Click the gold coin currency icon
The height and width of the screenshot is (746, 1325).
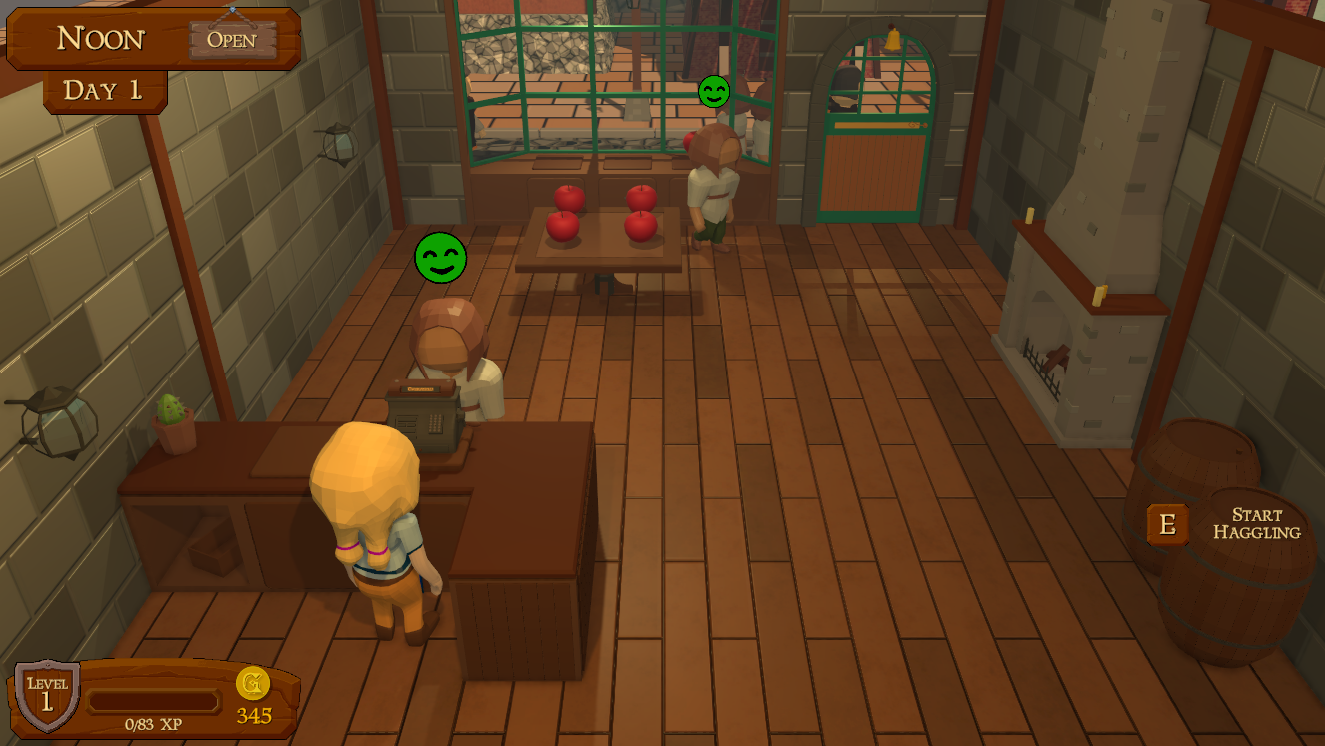click(253, 685)
